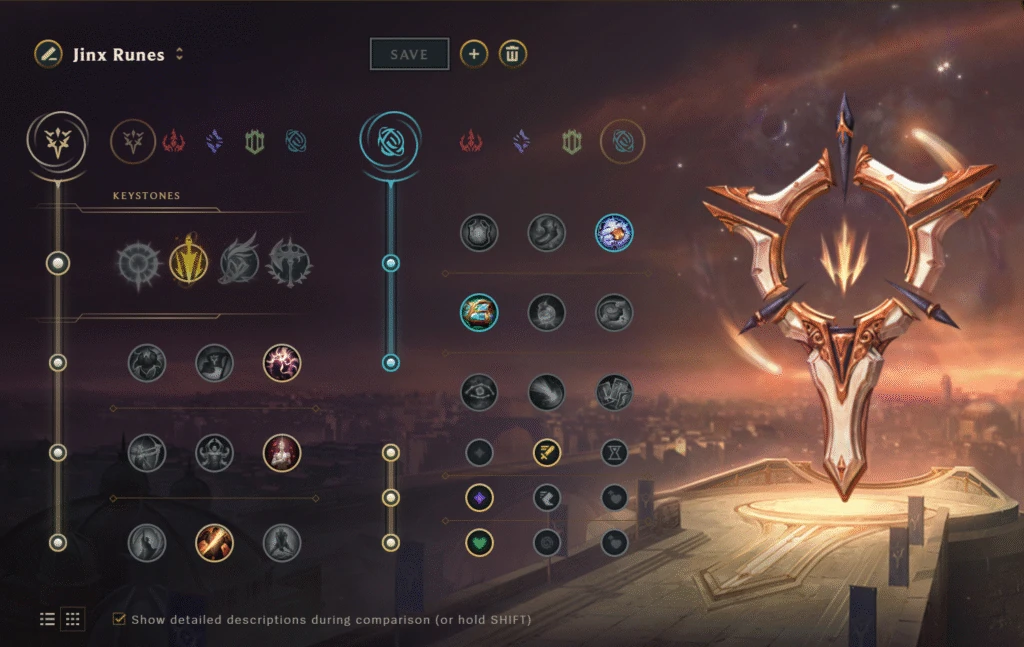The height and width of the screenshot is (647, 1024).
Task: Choose the Lethal Tempo keystone
Action: point(187,263)
